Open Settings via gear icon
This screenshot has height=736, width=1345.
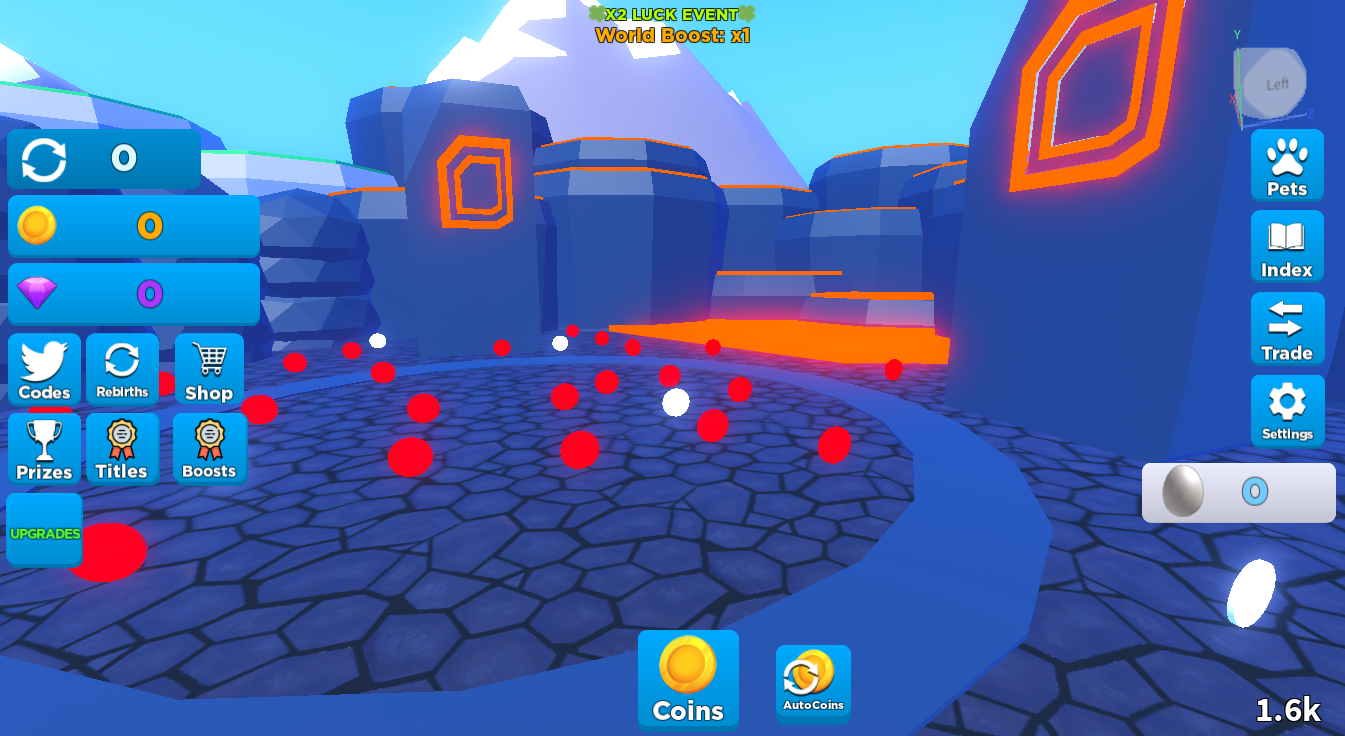[x=1287, y=411]
